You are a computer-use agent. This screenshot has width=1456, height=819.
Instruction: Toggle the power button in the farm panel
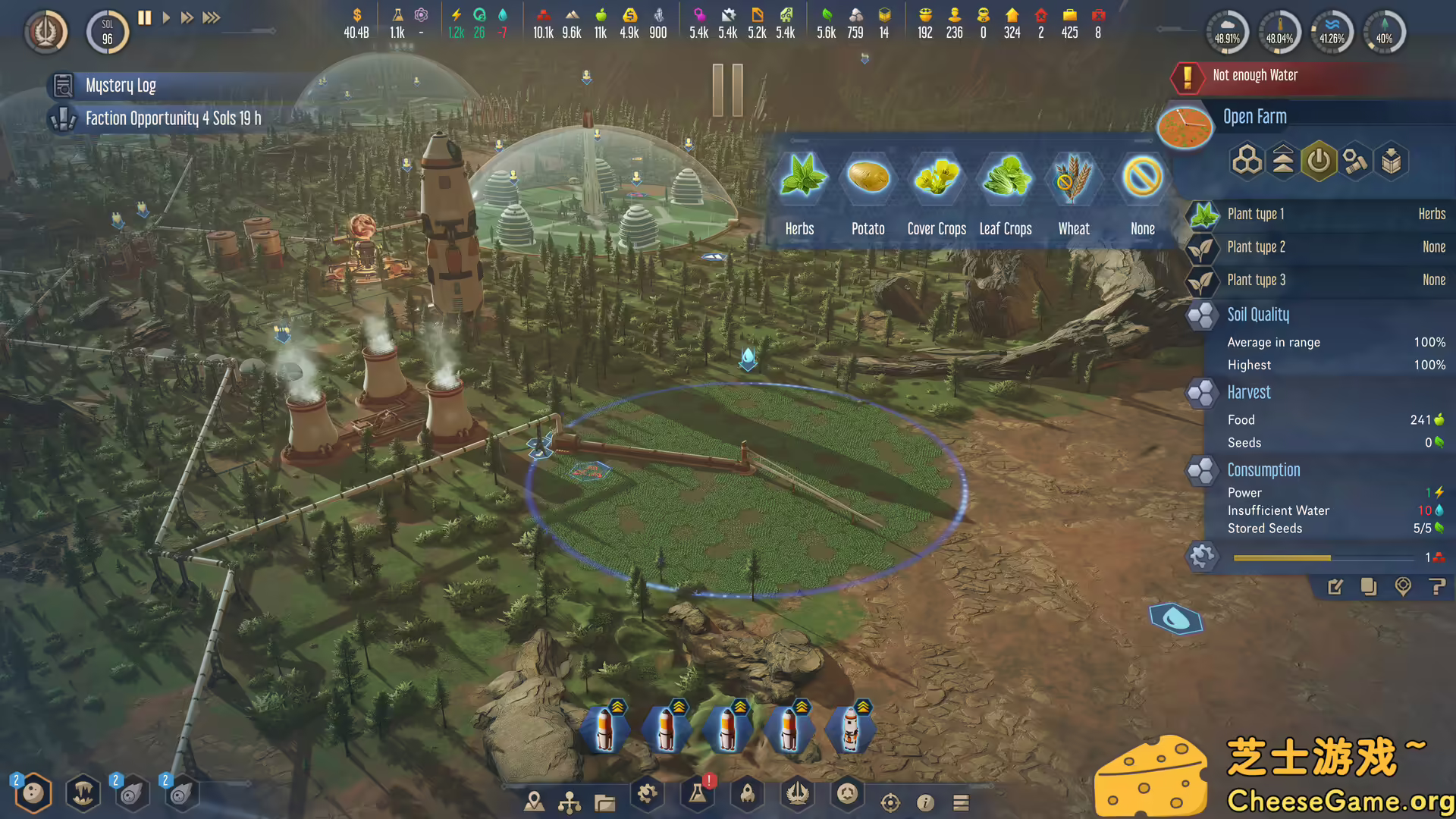pyautogui.click(x=1319, y=161)
